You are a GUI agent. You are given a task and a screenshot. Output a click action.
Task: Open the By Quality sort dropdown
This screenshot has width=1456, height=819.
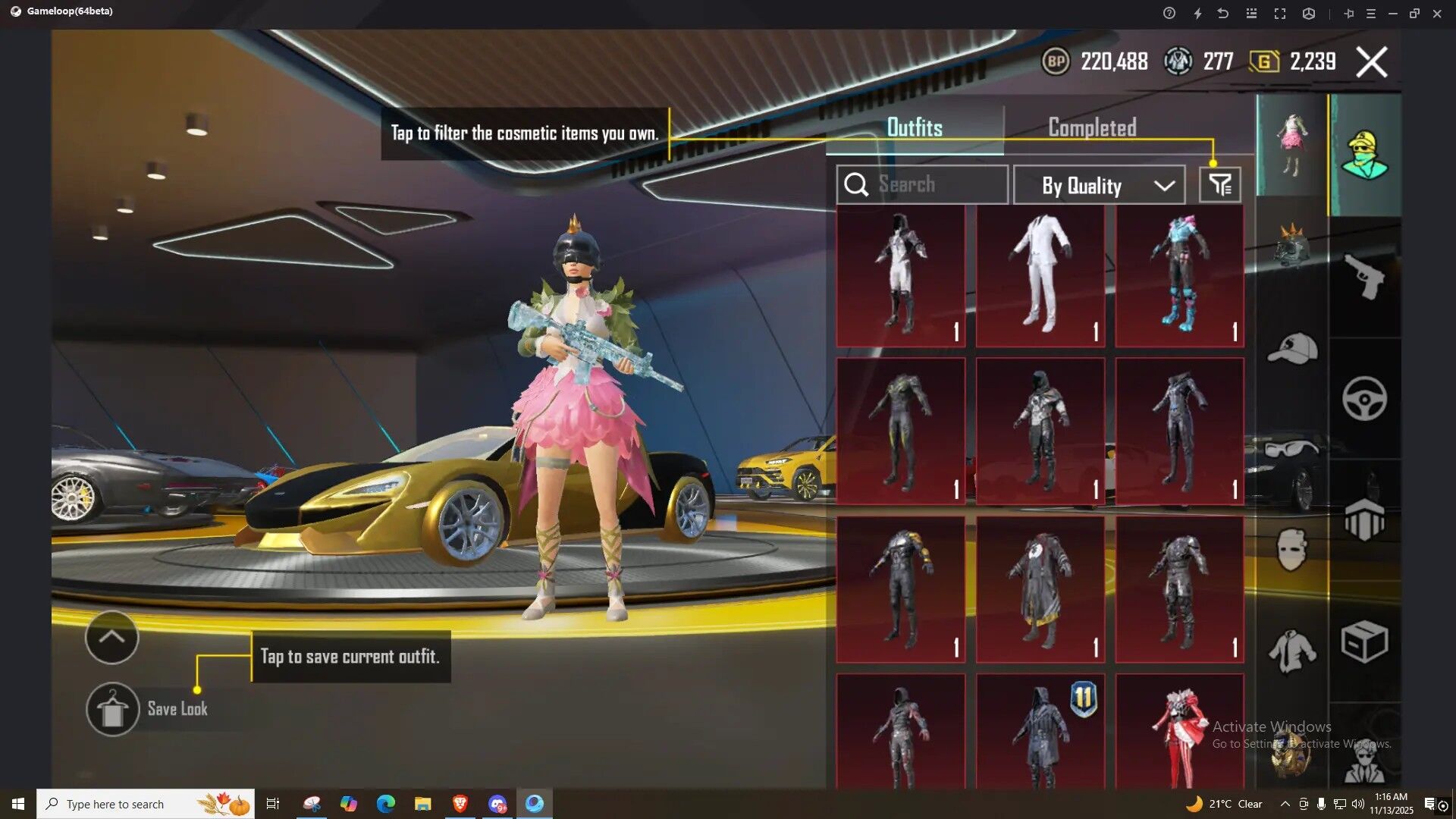1099,185
